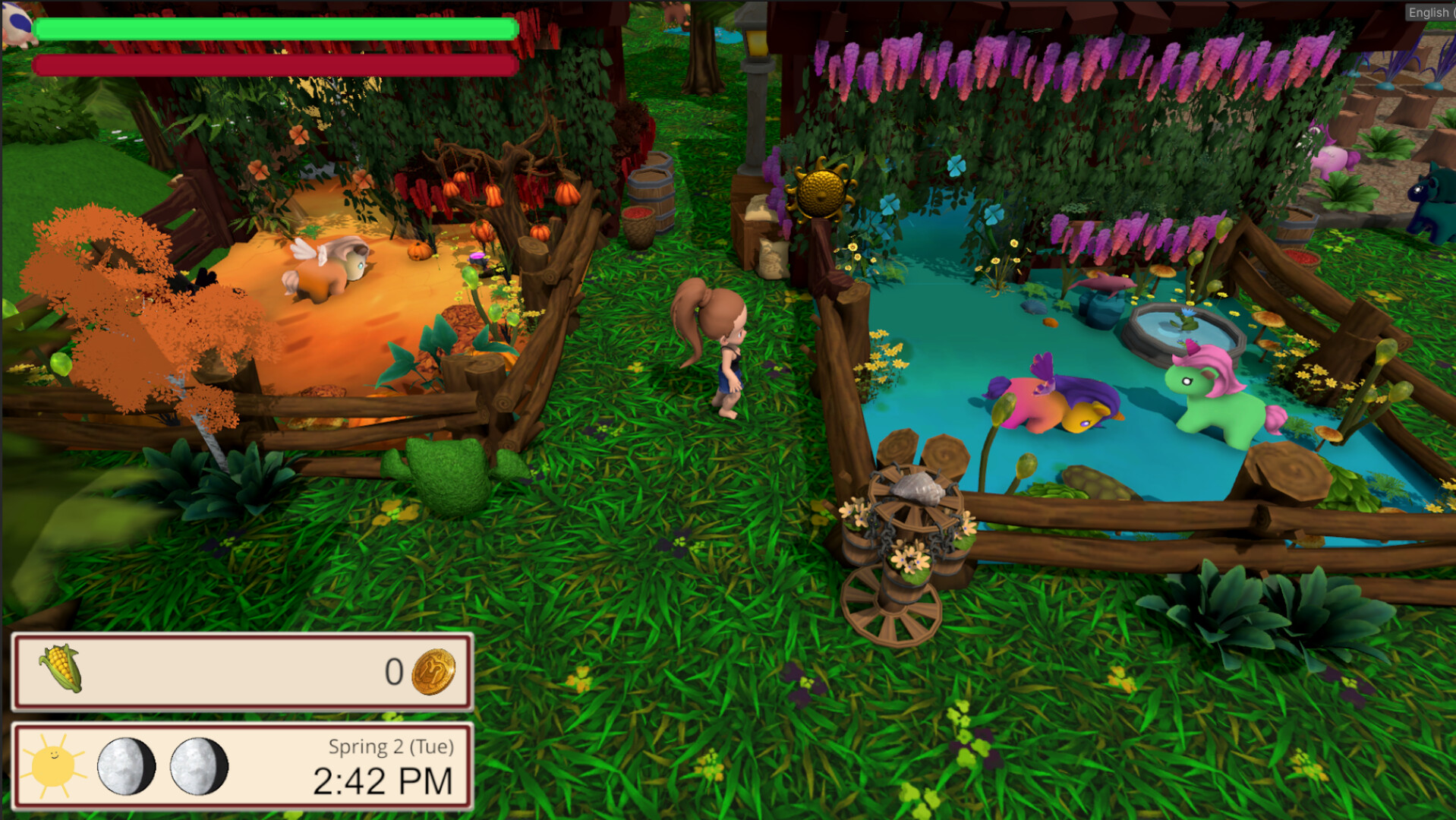The height and width of the screenshot is (820, 1456).
Task: Toggle the red stamina bar display
Action: pos(276,65)
